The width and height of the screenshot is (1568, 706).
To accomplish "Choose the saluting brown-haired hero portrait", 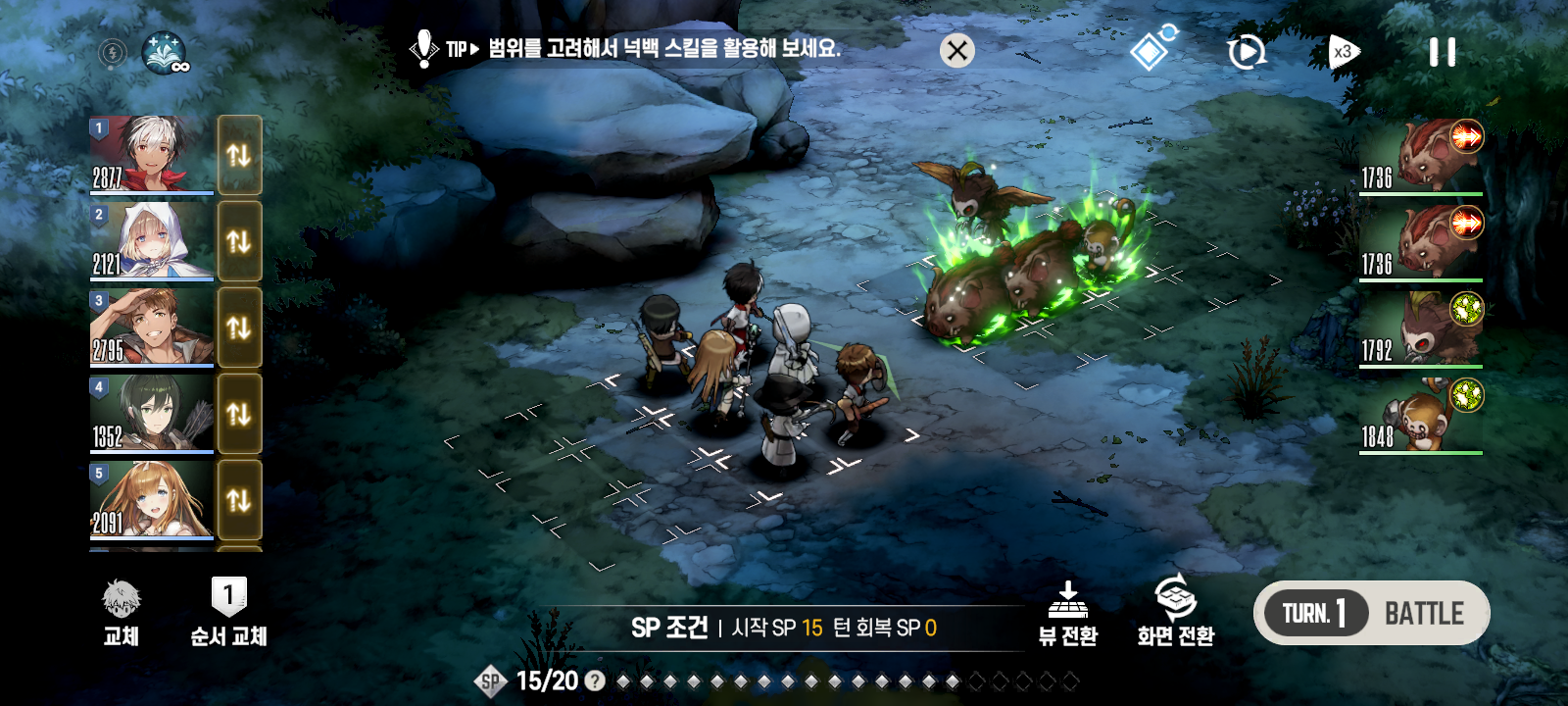I will tap(152, 327).
